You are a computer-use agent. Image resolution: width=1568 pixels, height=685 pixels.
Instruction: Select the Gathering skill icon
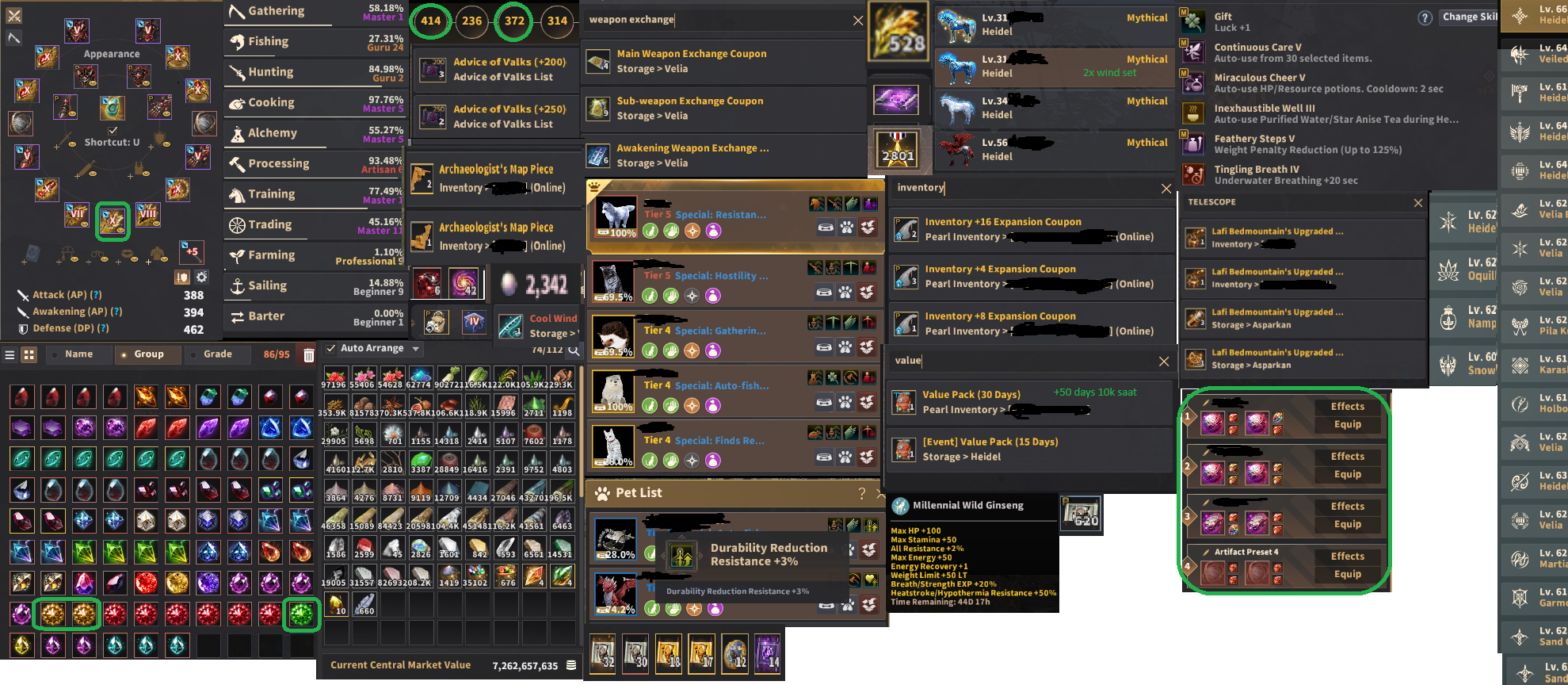(x=238, y=10)
